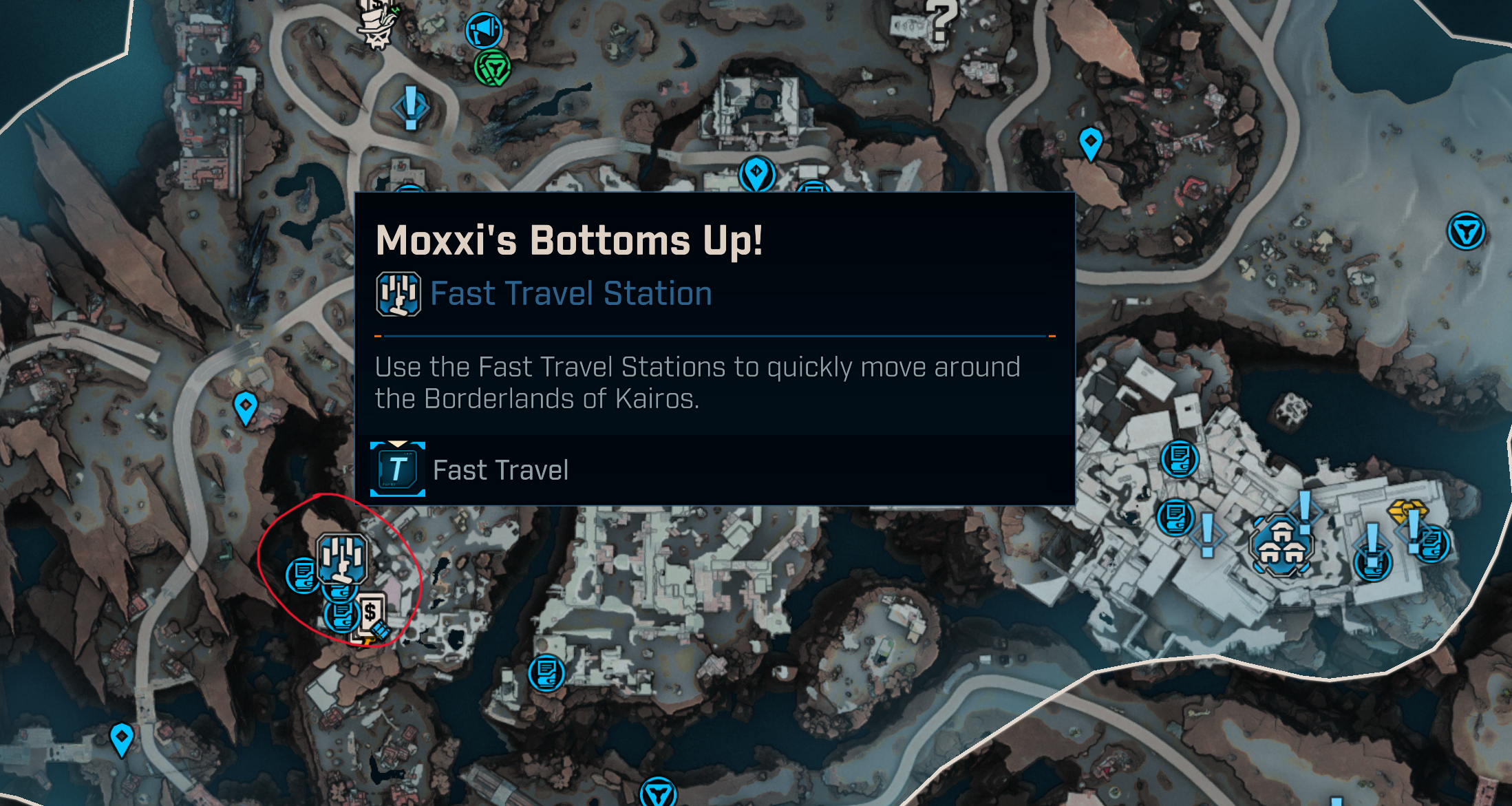Select the Moxxi's Bottoms Up fast travel marker
This screenshot has width=1512, height=806.
[341, 558]
